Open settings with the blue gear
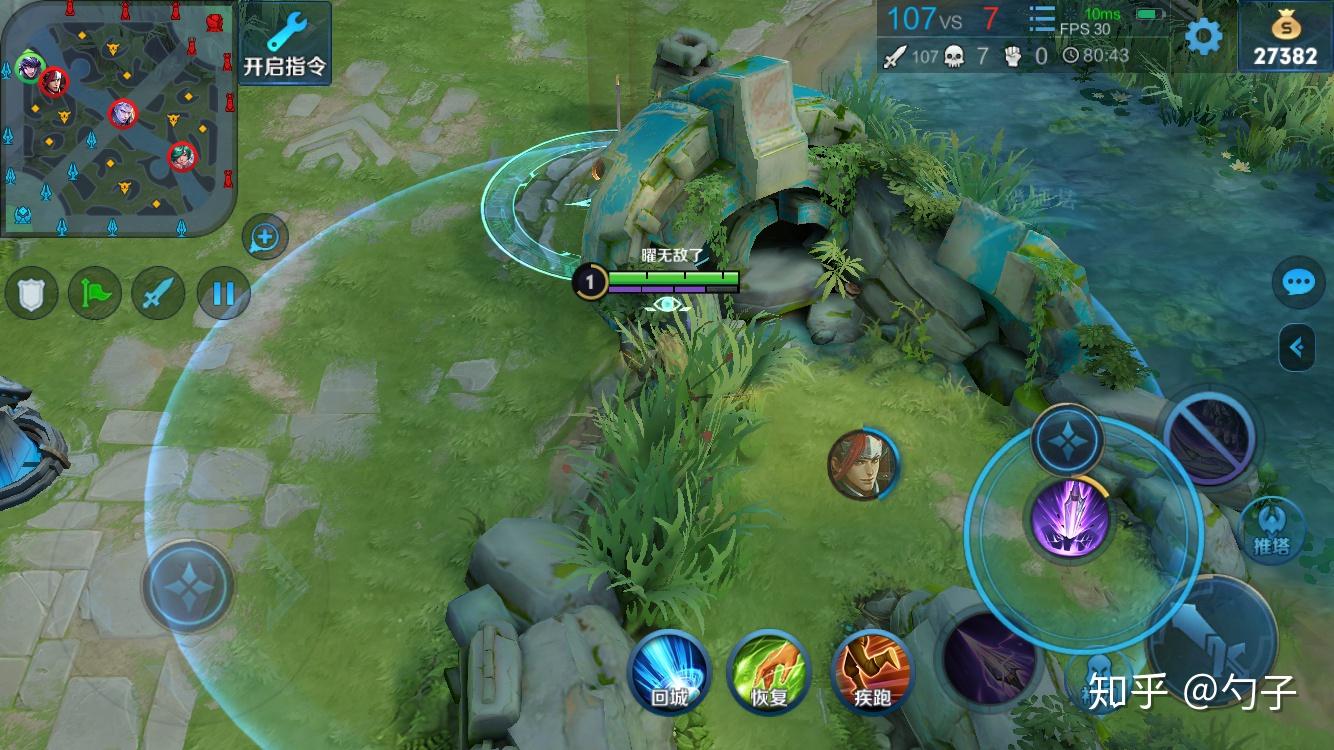The image size is (1334, 750). [x=1203, y=37]
